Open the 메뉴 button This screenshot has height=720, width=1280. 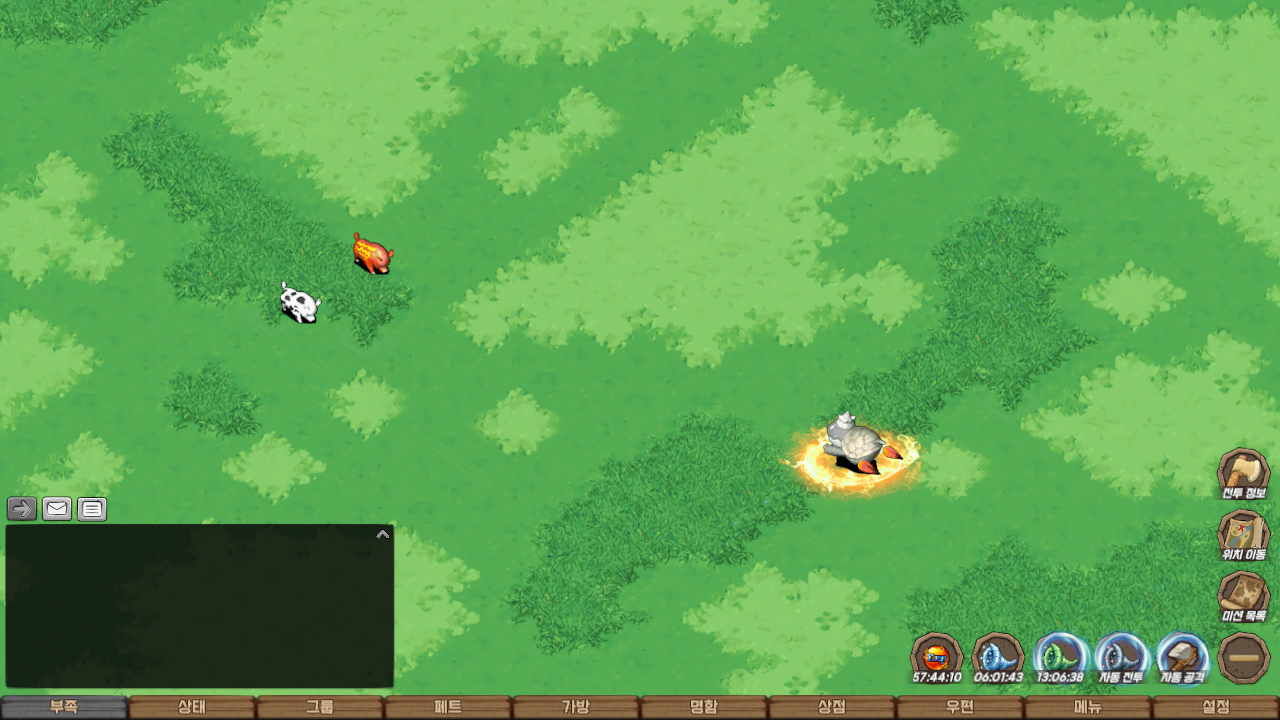[1088, 707]
